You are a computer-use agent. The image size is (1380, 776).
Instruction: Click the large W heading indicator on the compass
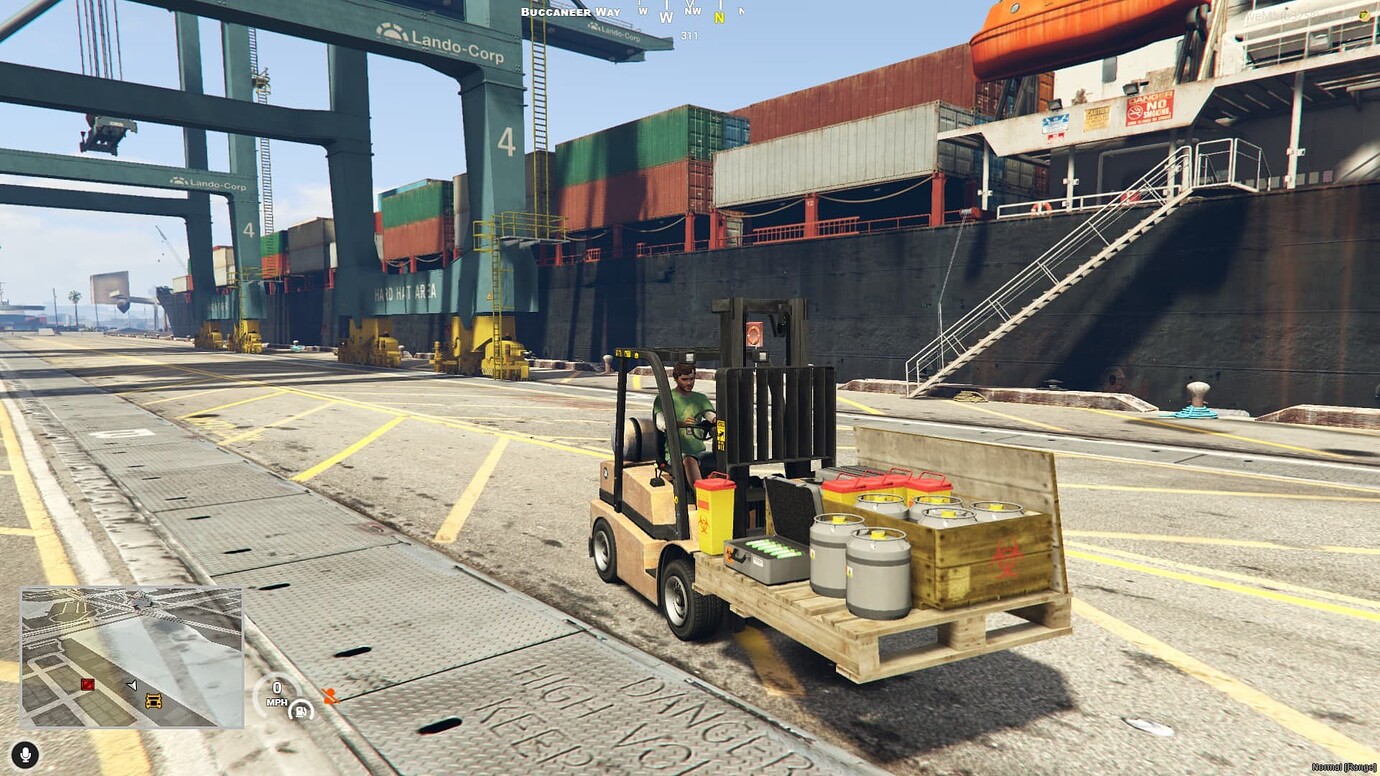[x=665, y=17]
